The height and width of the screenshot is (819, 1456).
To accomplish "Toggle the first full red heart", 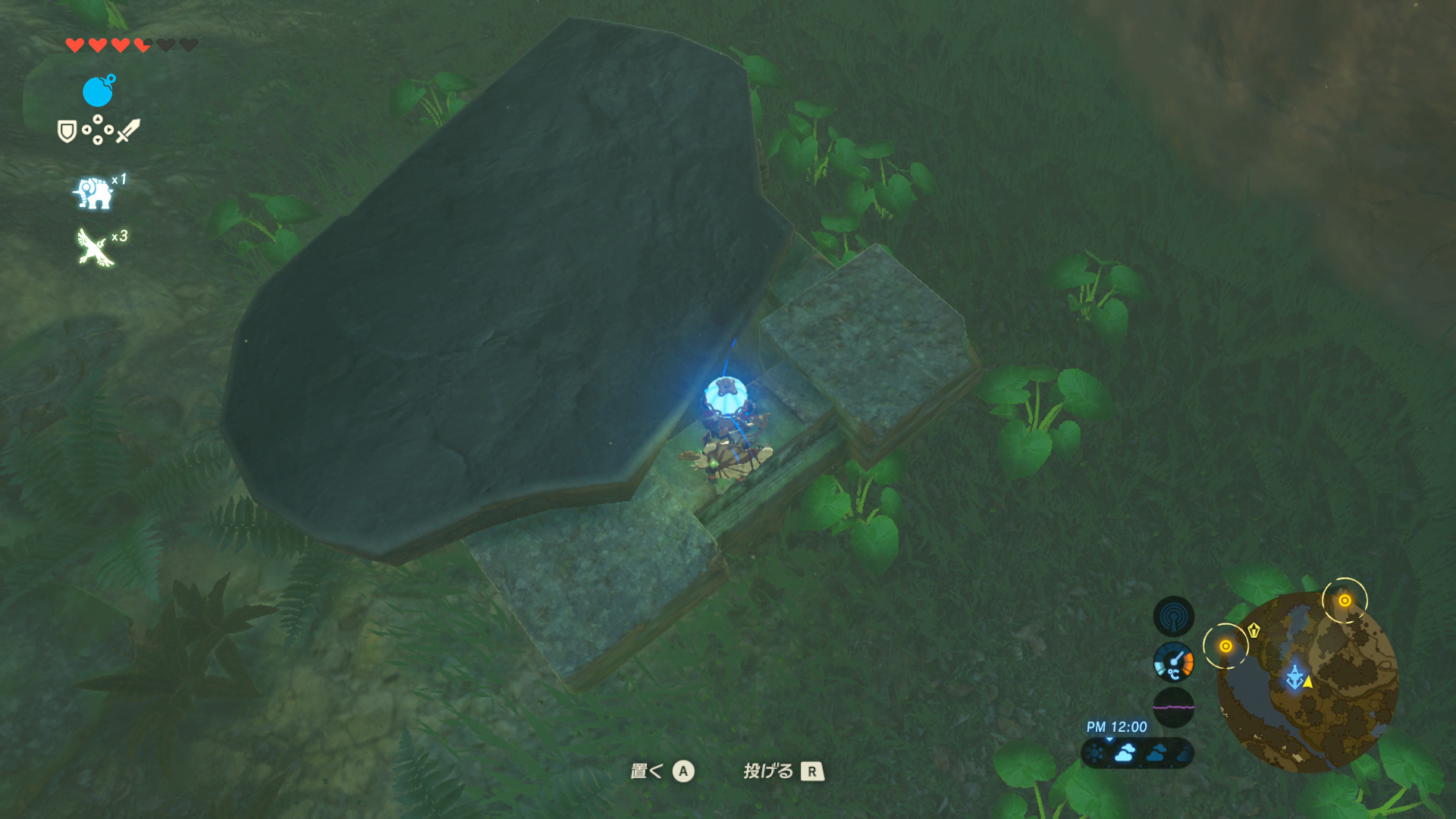I will 74,44.
